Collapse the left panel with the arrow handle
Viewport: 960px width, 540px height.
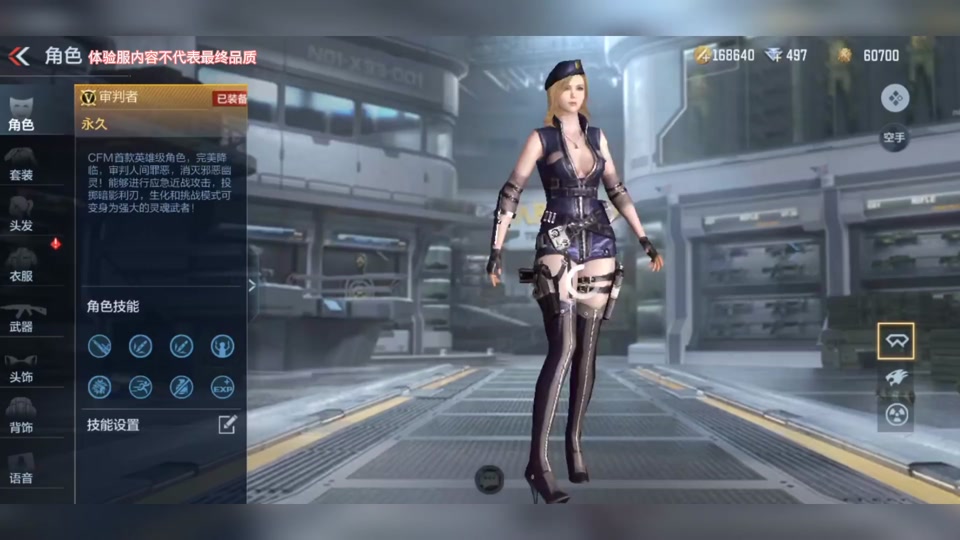pos(252,286)
